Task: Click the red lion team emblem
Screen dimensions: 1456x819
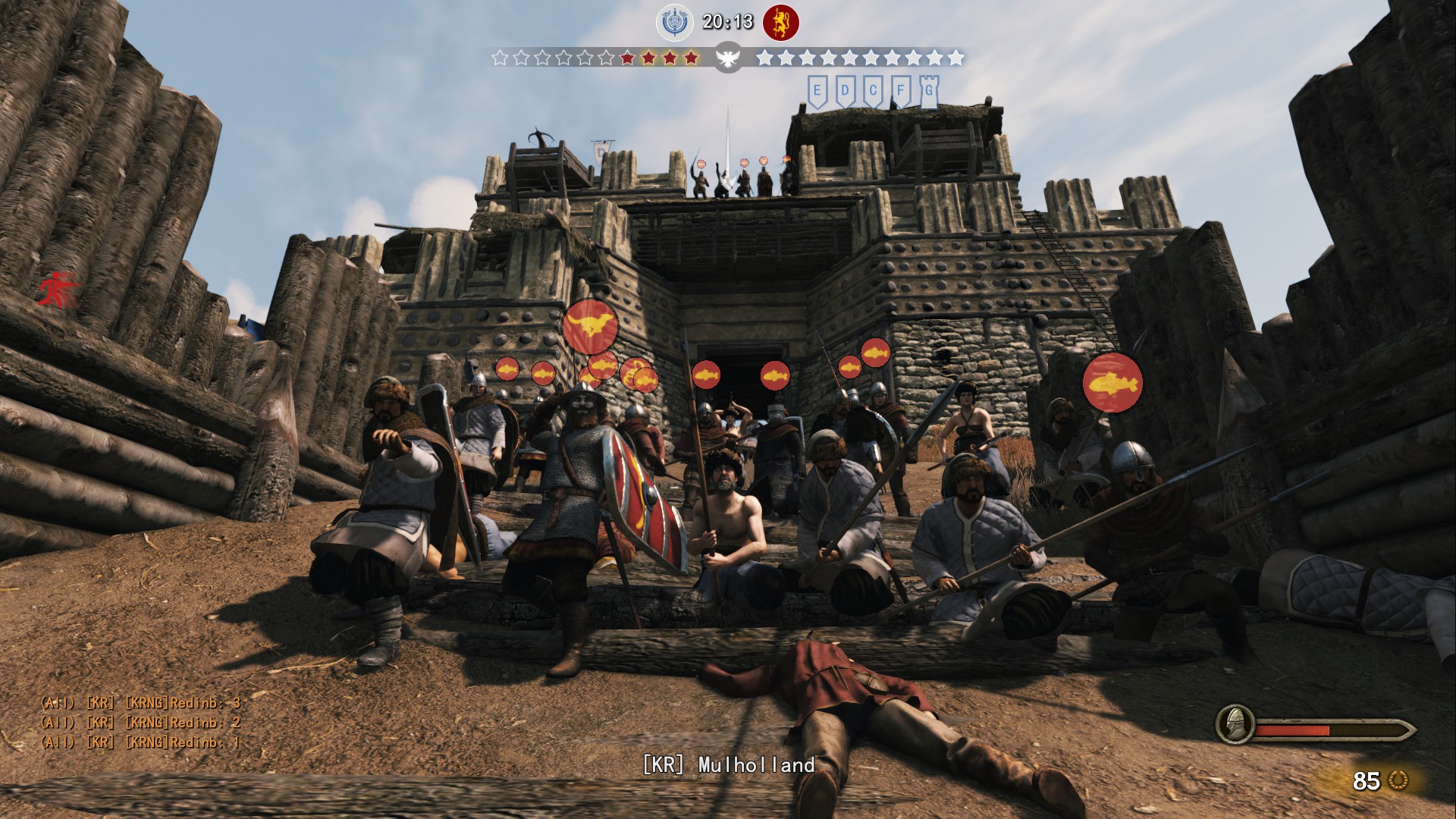Action: coord(780,23)
